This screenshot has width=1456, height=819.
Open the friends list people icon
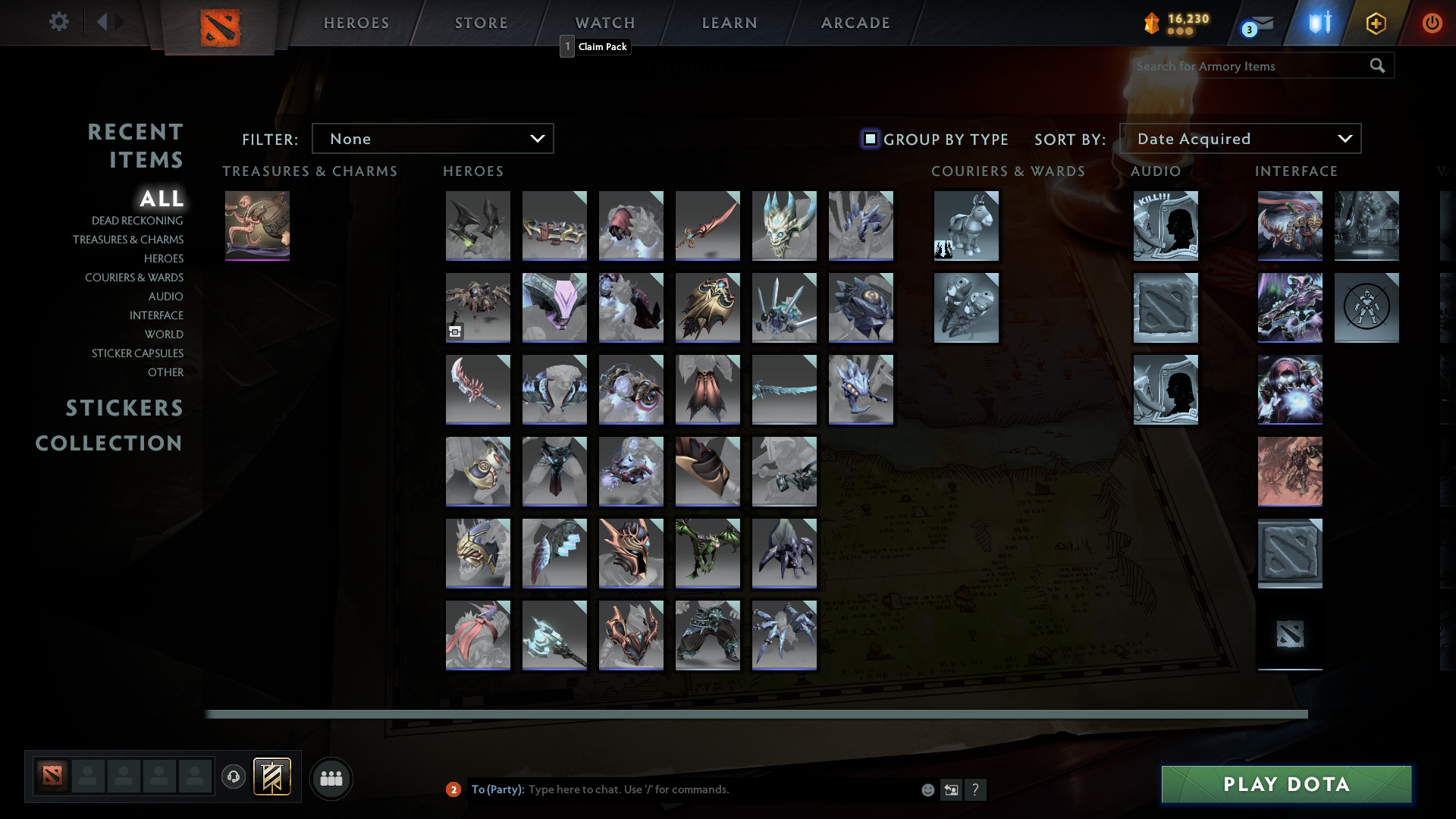[x=331, y=778]
